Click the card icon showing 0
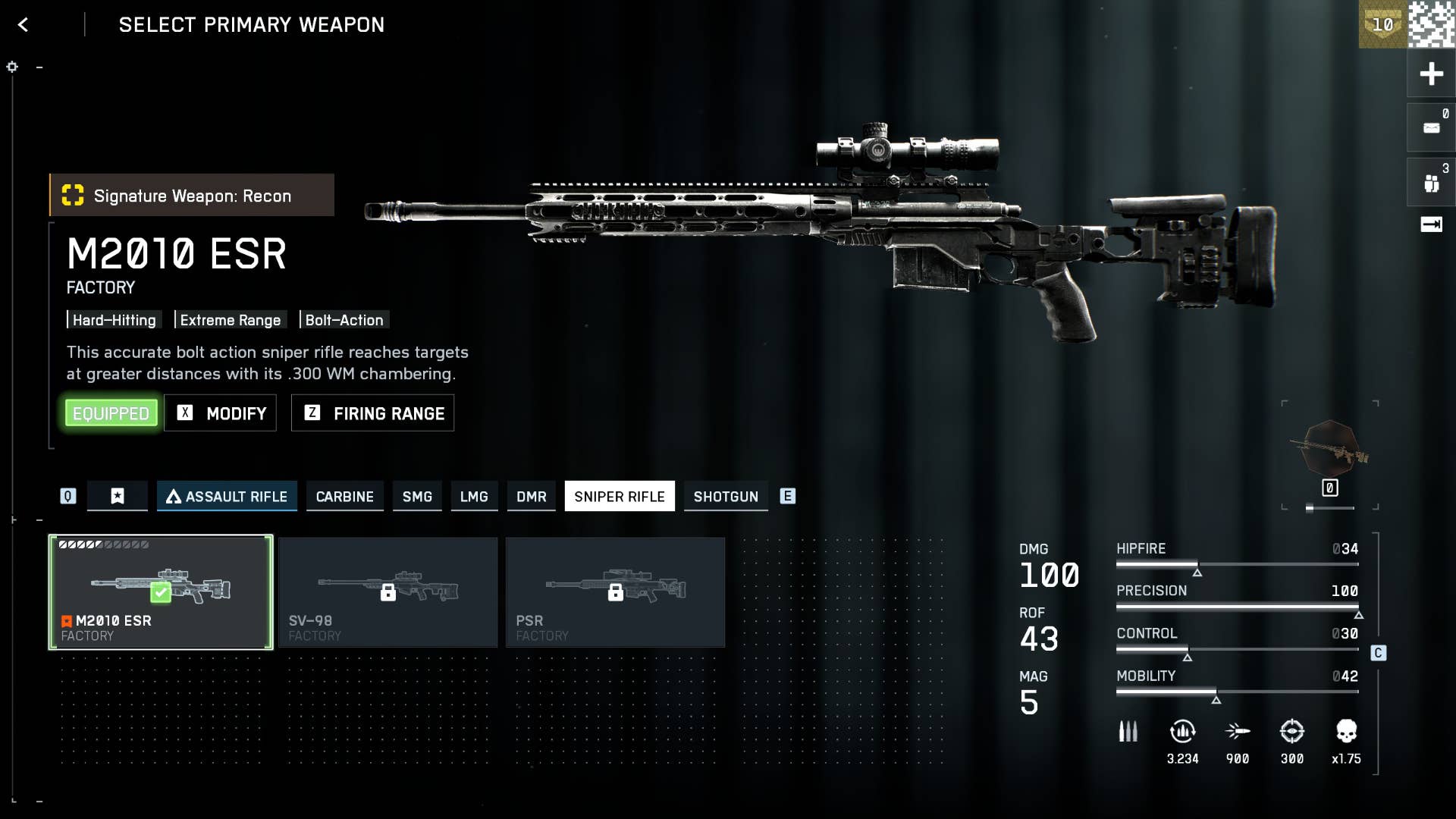 pyautogui.click(x=1431, y=128)
